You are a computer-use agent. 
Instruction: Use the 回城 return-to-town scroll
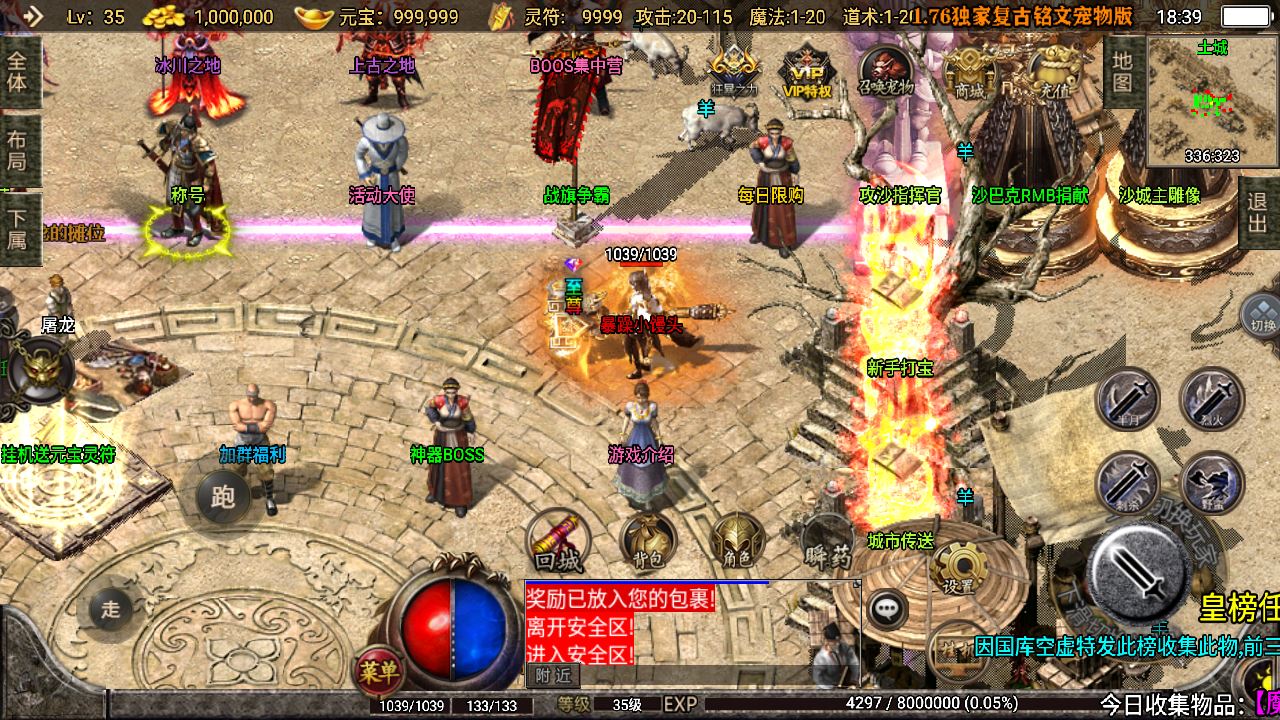559,542
